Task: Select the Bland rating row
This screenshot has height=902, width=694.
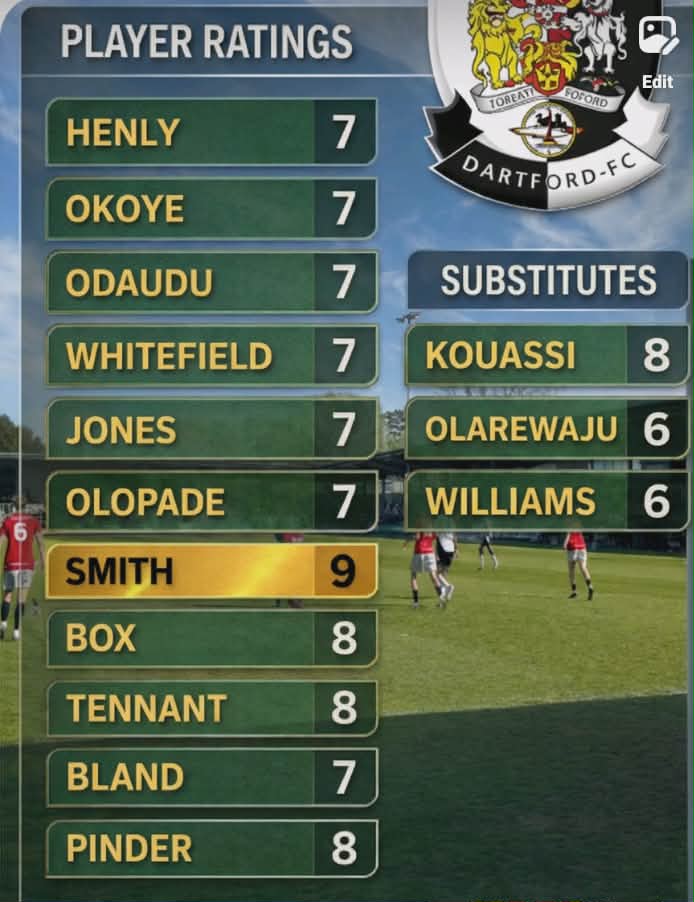Action: (211, 777)
